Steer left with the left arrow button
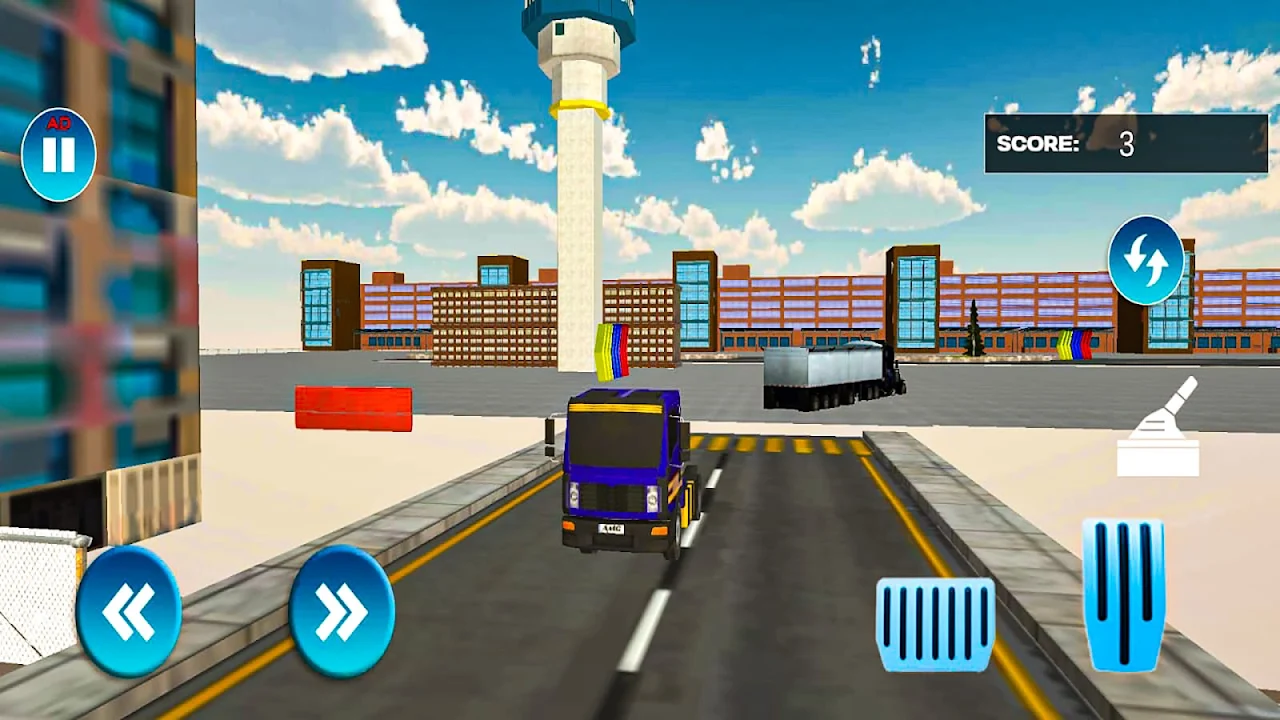Viewport: 1280px width, 720px height. tap(129, 611)
